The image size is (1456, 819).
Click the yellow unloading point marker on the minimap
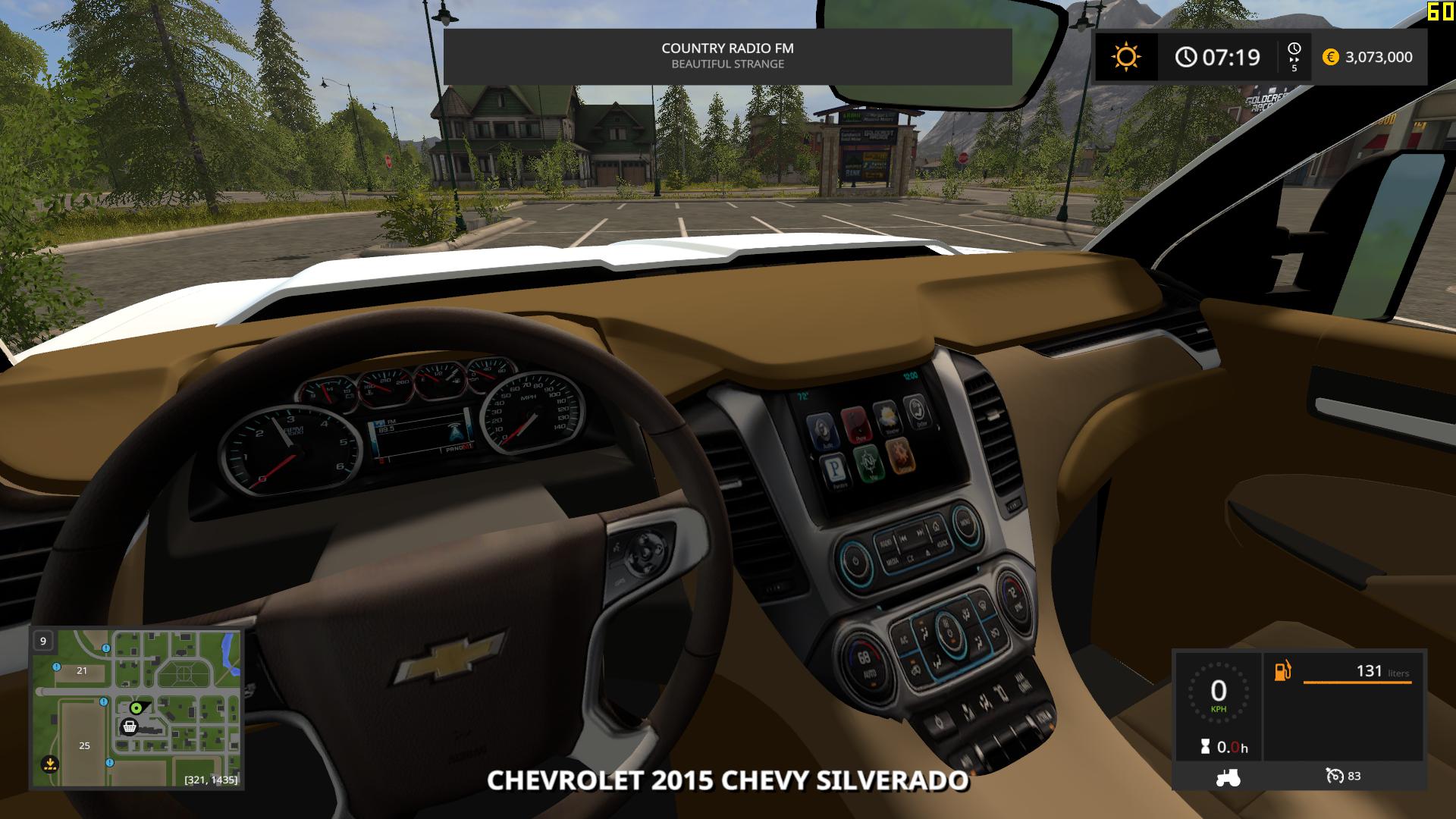point(49,763)
